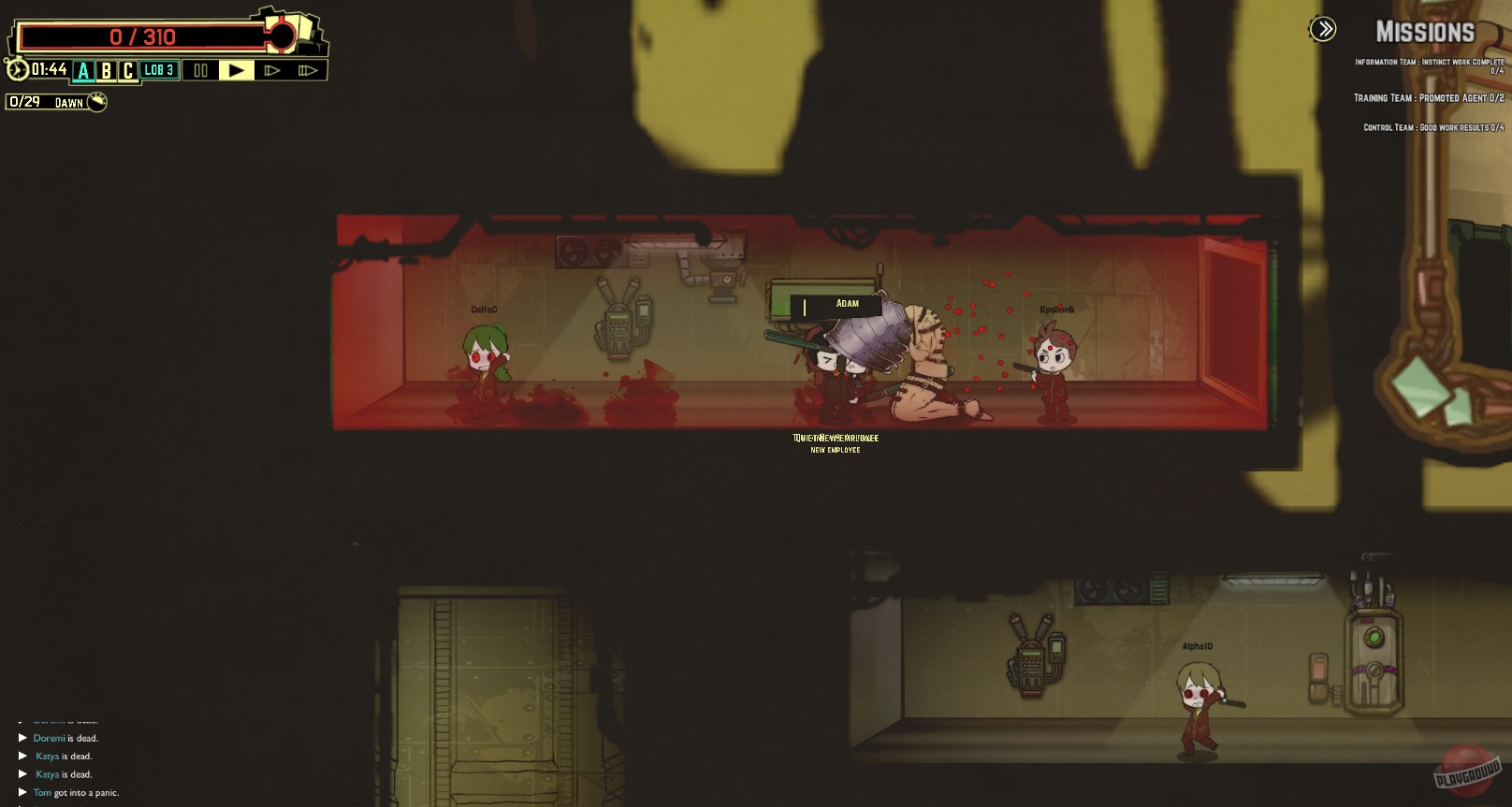The image size is (1512, 807).
Task: Click the dawn phase icon next to 0/29
Action: [96, 103]
